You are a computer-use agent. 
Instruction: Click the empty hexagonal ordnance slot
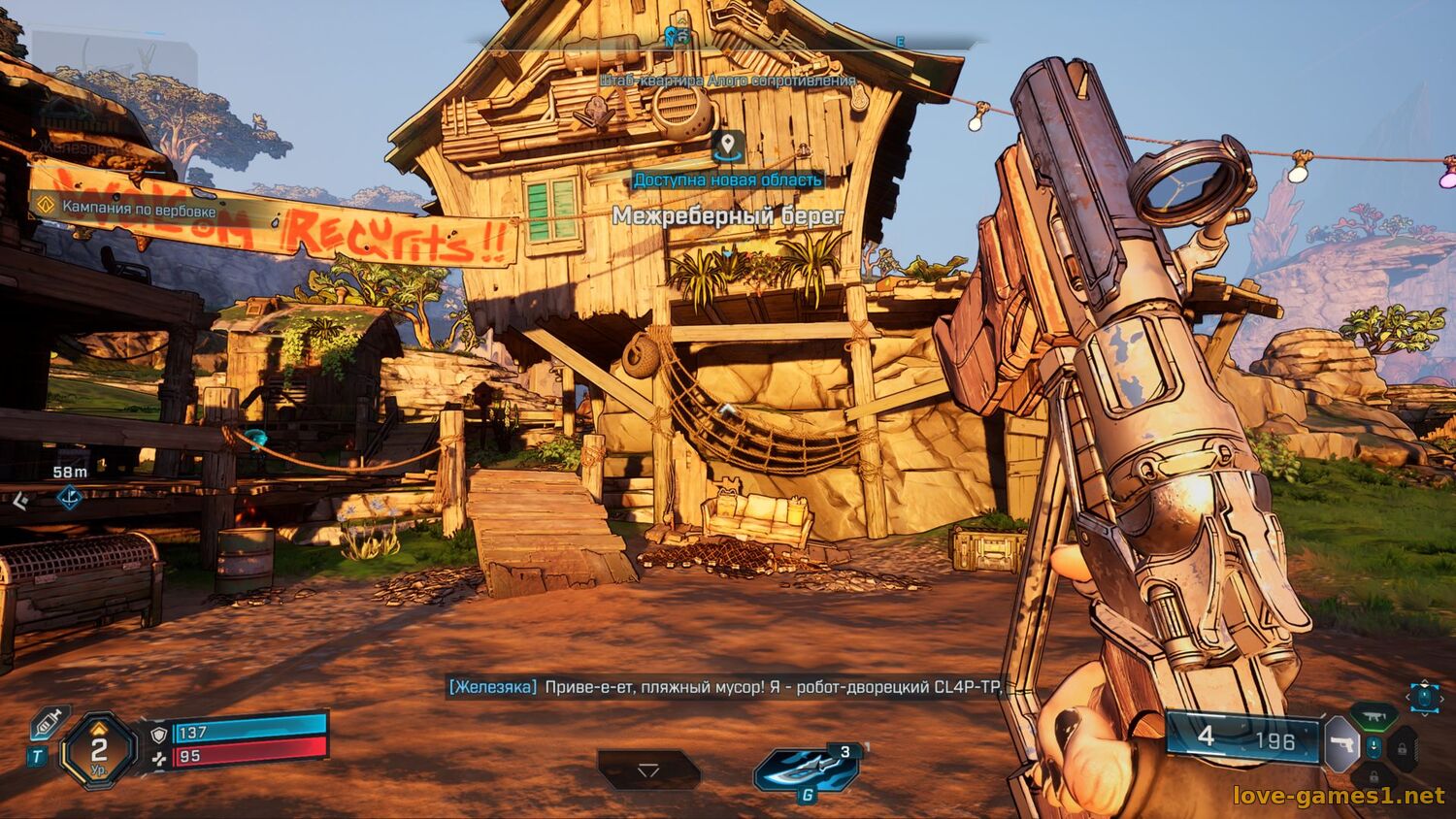coord(648,770)
